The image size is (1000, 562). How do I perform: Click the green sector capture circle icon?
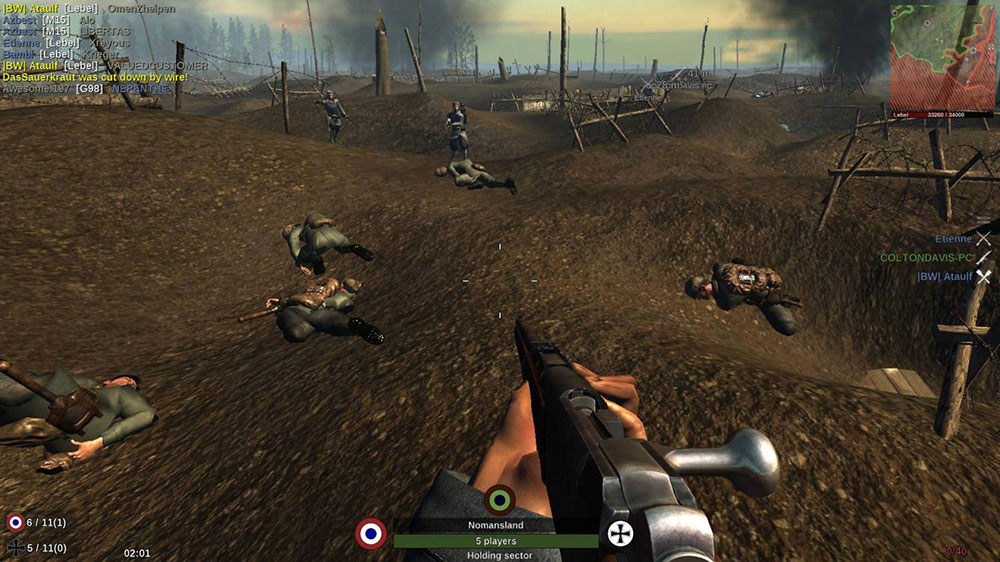click(499, 500)
